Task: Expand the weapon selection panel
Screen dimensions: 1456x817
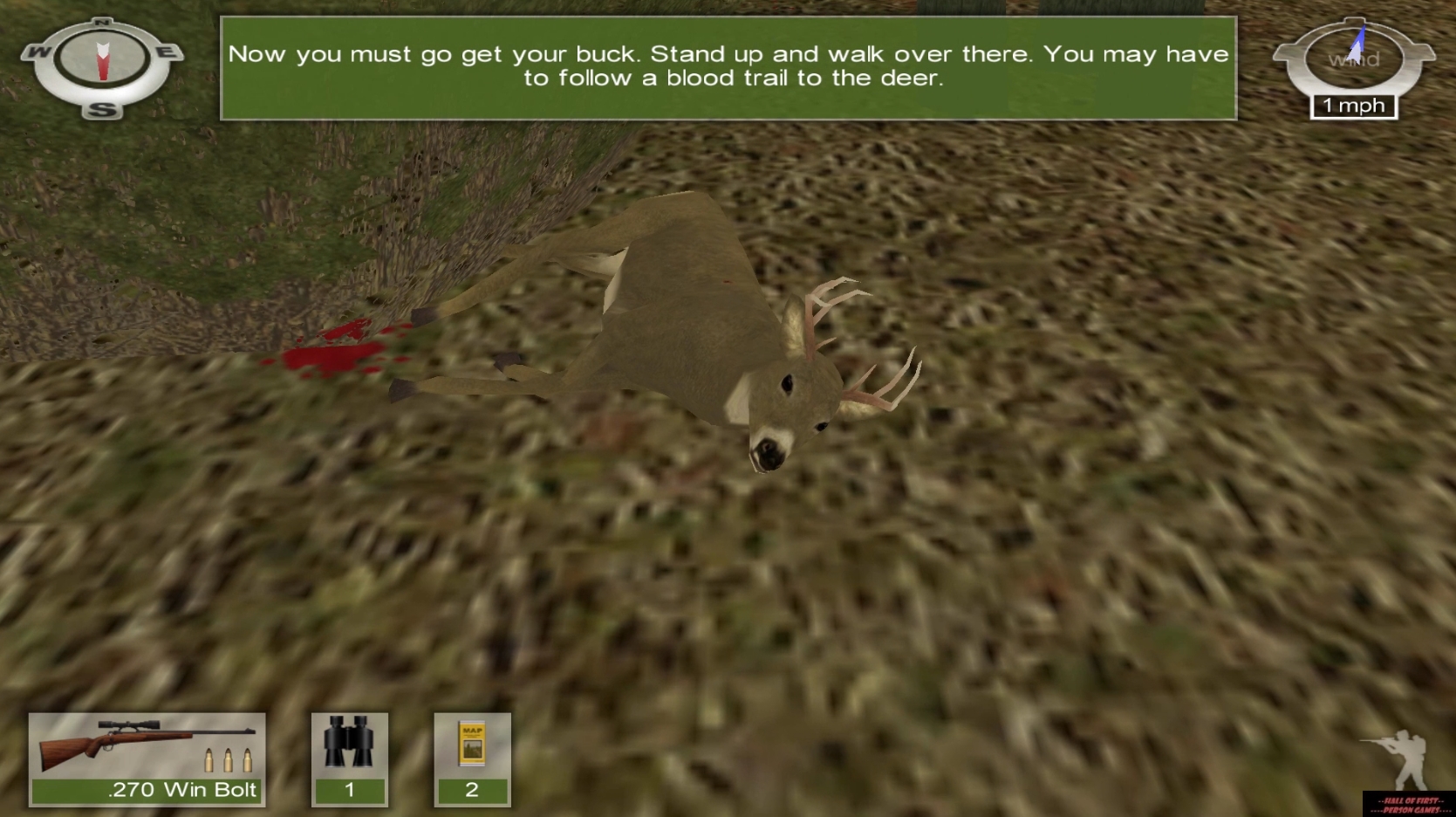Action: click(146, 759)
